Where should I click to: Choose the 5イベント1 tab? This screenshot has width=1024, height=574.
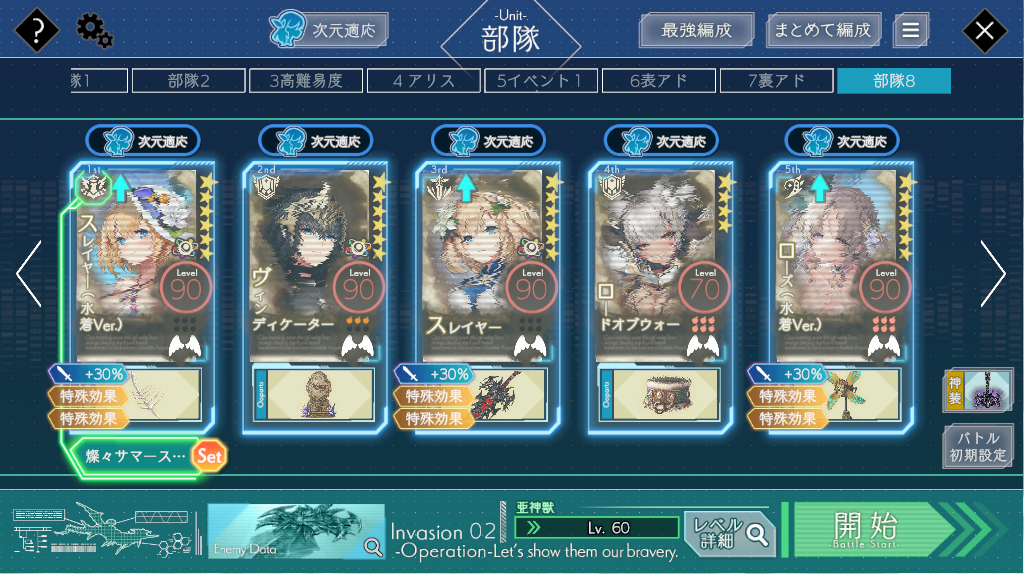541,81
